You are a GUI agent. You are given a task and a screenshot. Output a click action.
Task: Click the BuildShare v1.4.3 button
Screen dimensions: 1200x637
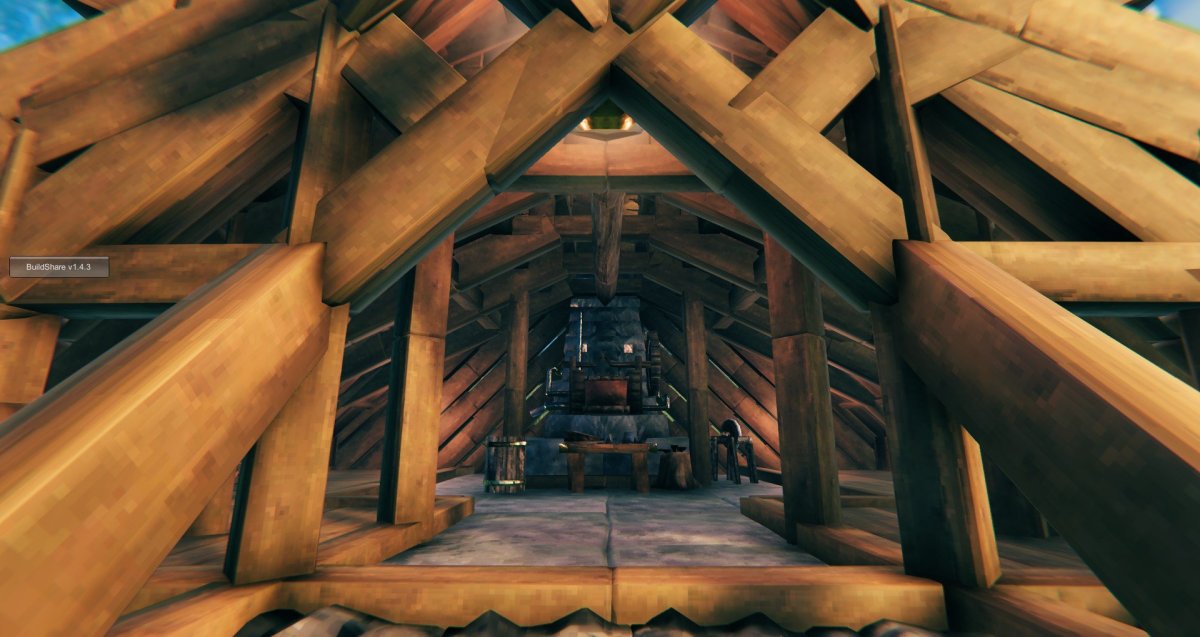coord(59,267)
